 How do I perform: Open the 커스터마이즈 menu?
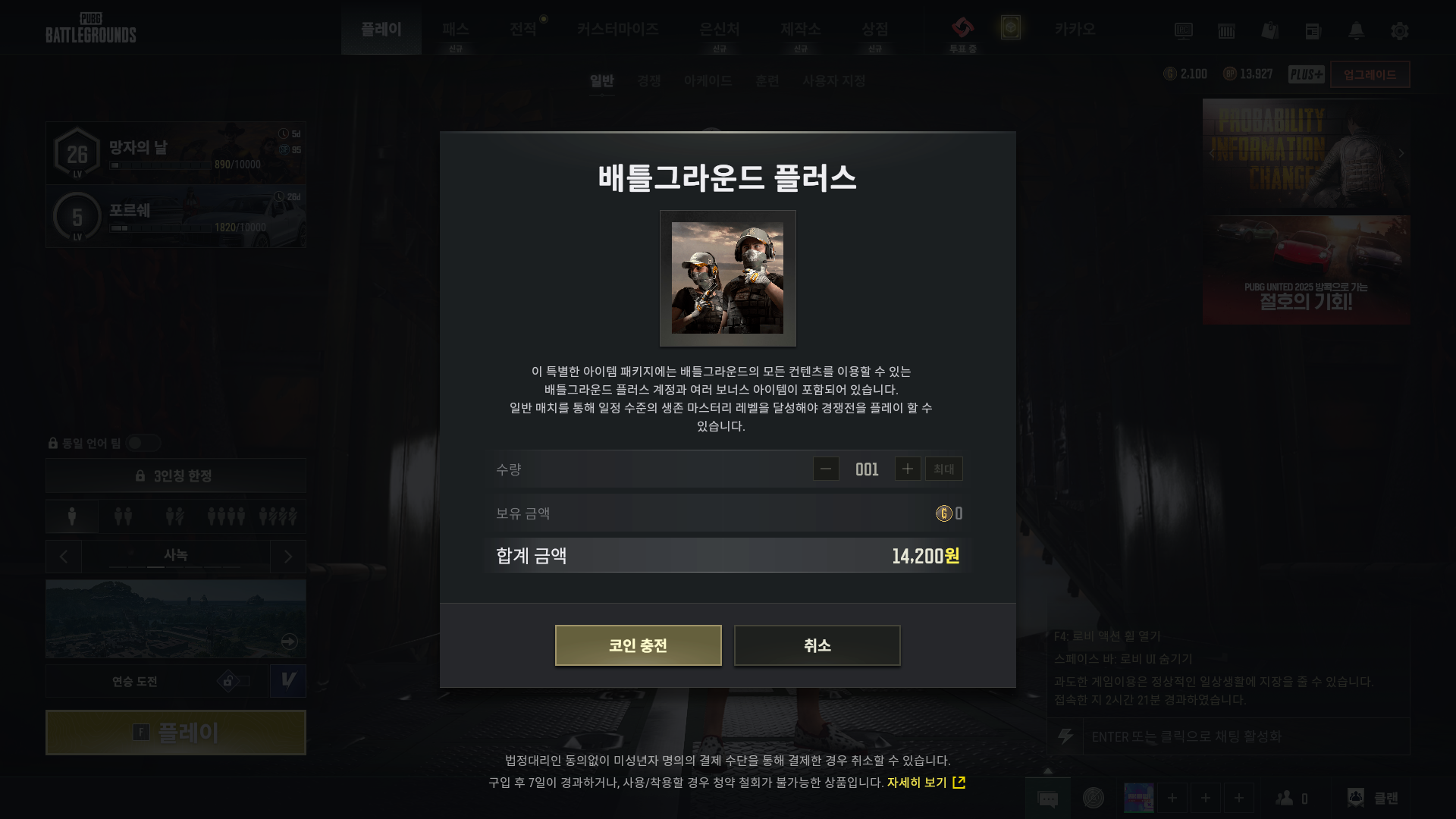[x=618, y=29]
